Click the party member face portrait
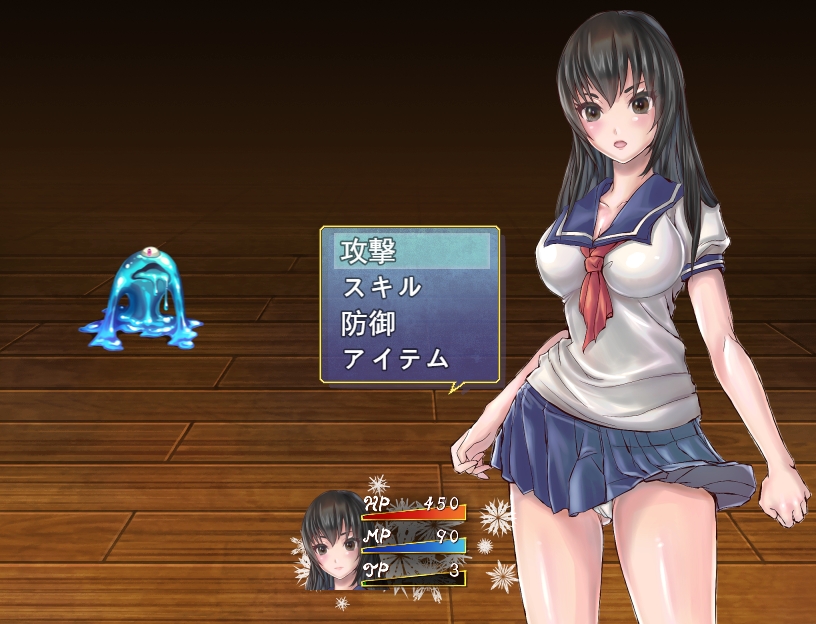The height and width of the screenshot is (624, 816). point(333,543)
